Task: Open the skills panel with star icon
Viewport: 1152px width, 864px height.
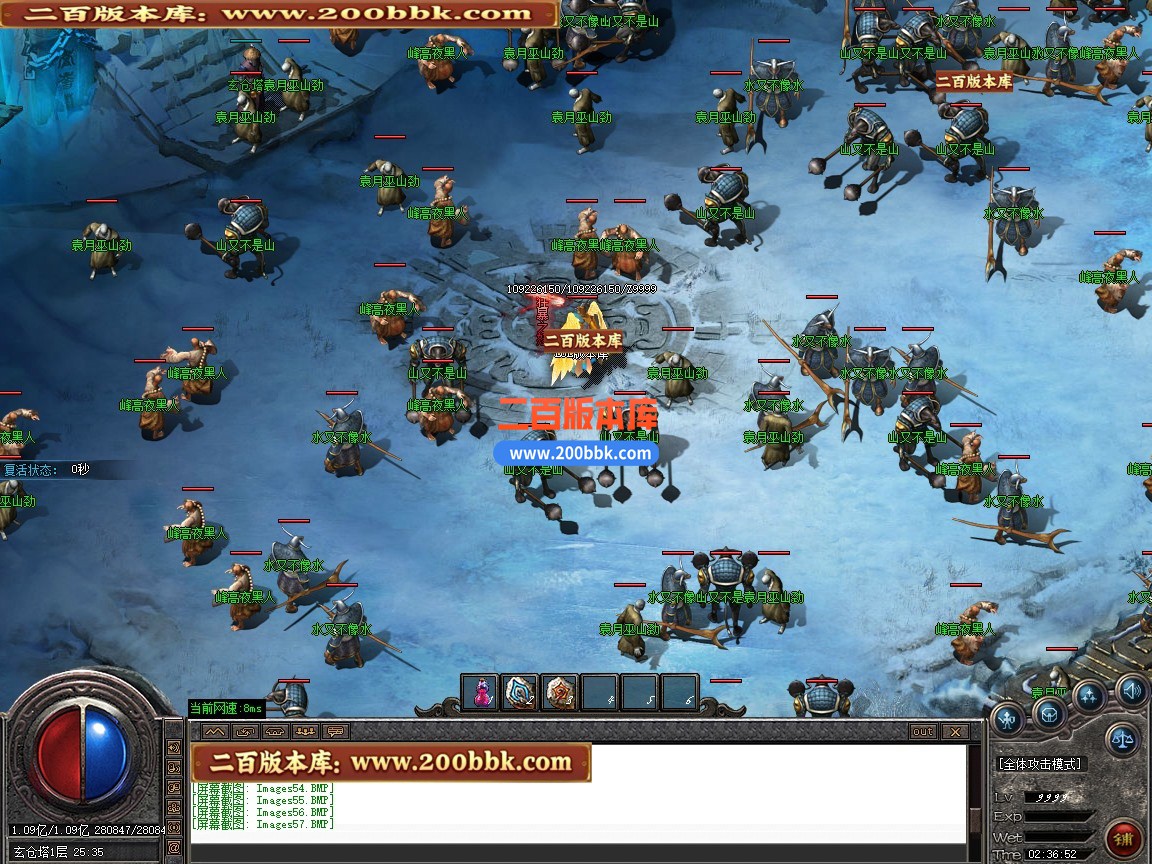Action: [x=1090, y=696]
